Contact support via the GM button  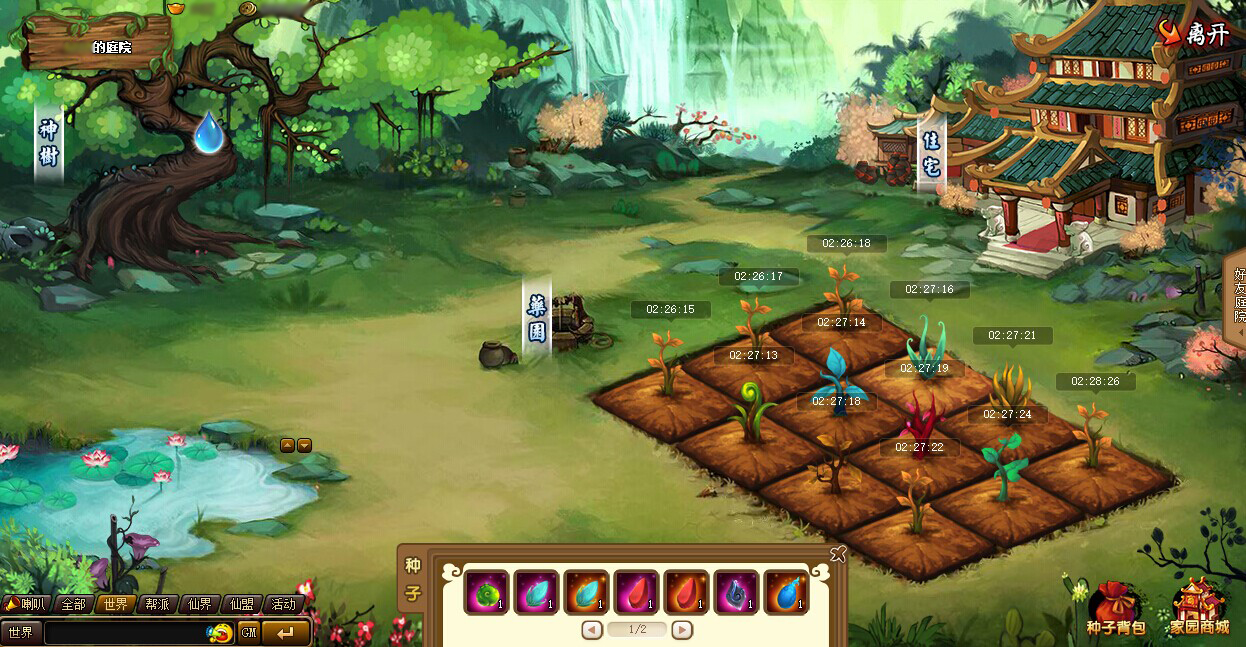249,633
